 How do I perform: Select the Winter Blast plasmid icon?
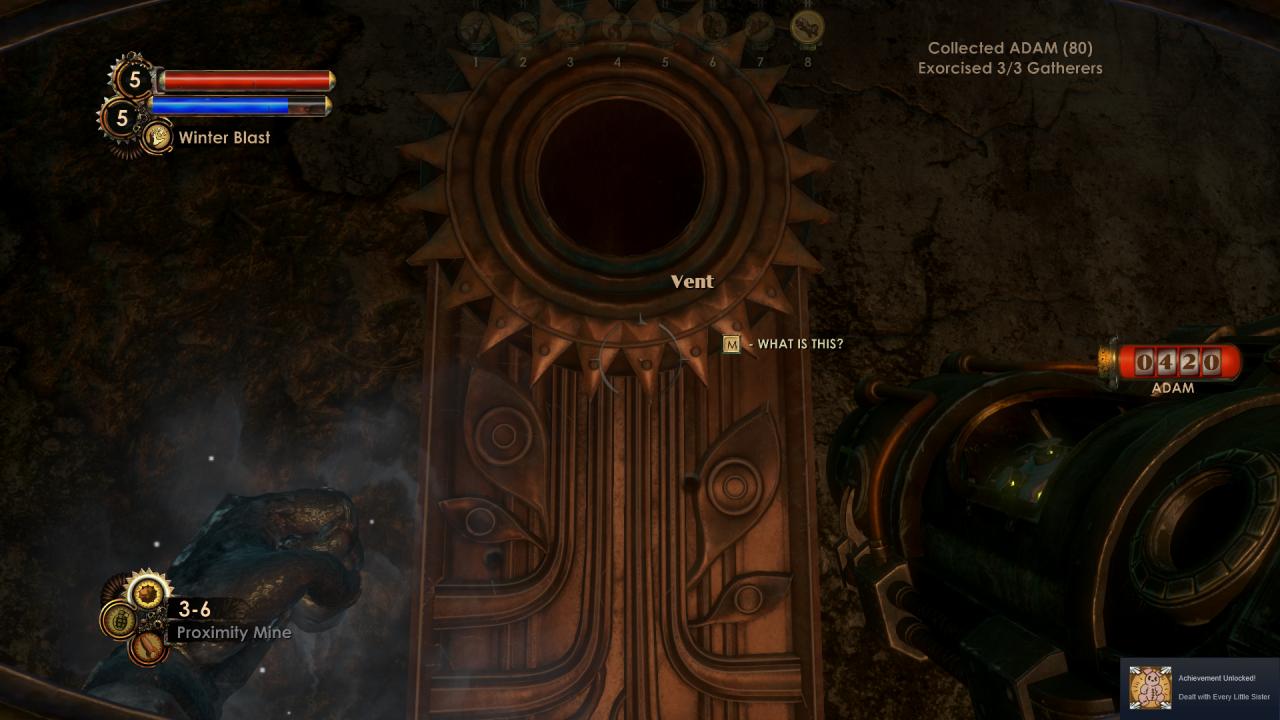pyautogui.click(x=156, y=137)
